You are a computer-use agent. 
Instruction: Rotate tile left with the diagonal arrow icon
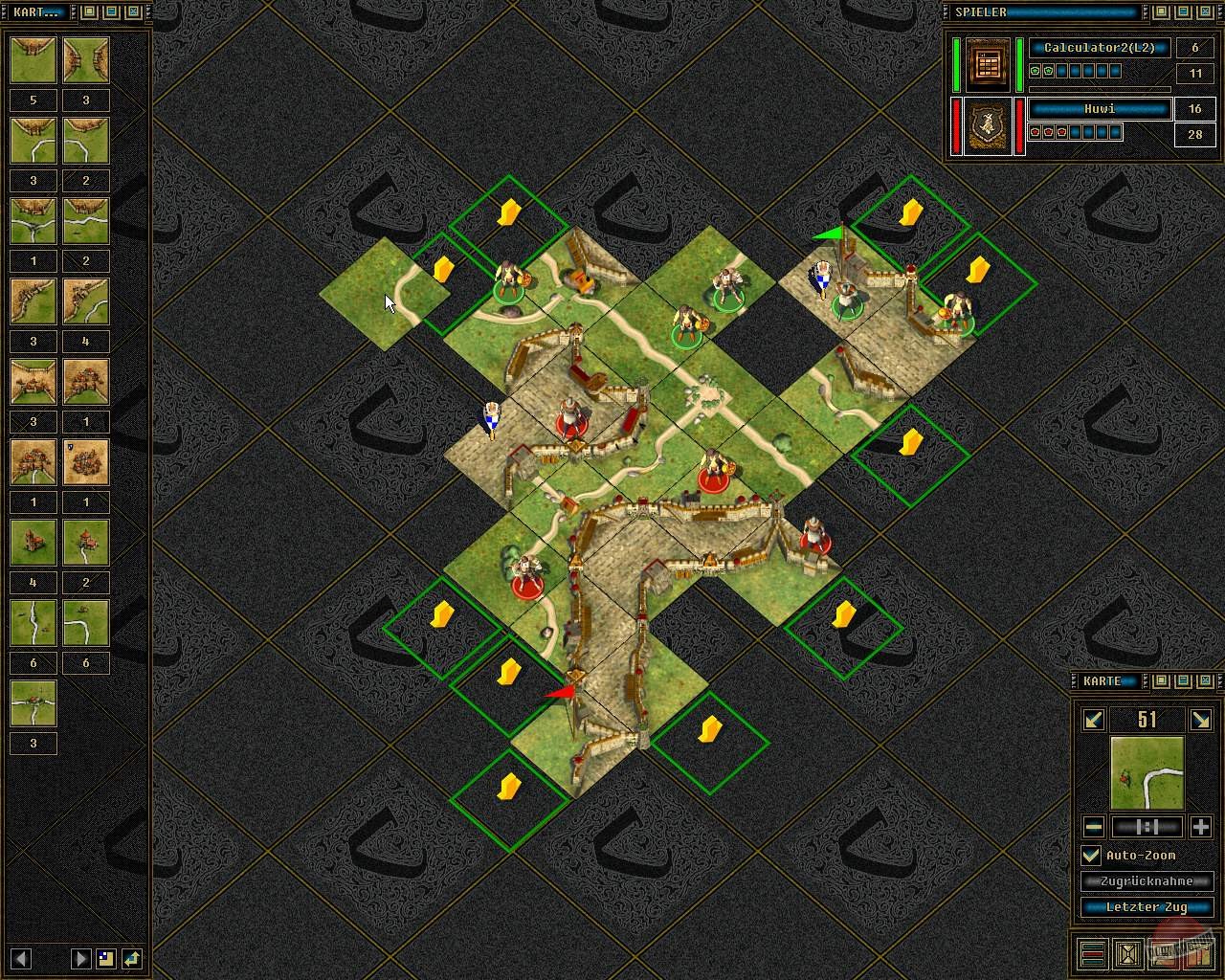[1092, 720]
